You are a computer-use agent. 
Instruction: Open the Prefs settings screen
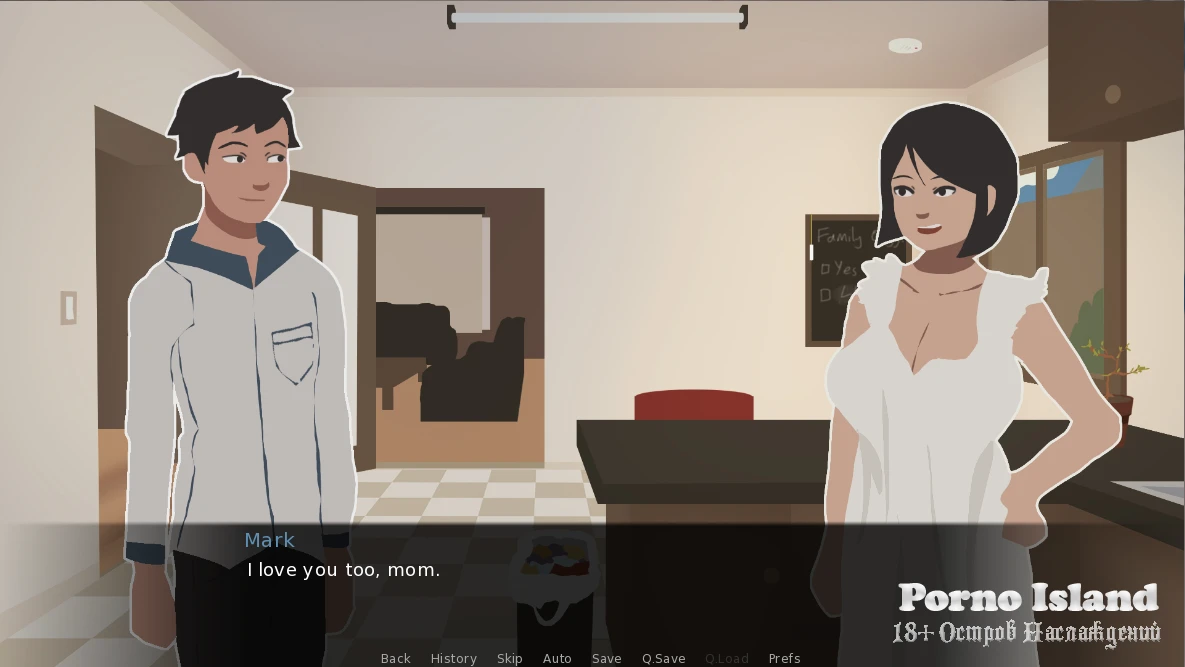784,658
